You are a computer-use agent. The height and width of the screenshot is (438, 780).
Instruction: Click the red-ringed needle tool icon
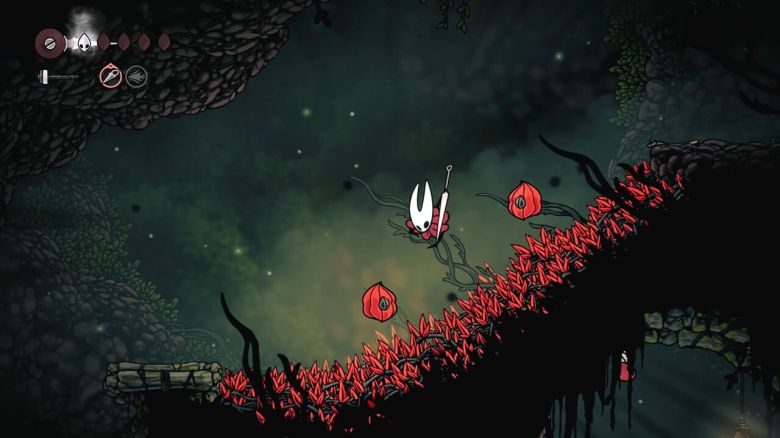(x=110, y=76)
